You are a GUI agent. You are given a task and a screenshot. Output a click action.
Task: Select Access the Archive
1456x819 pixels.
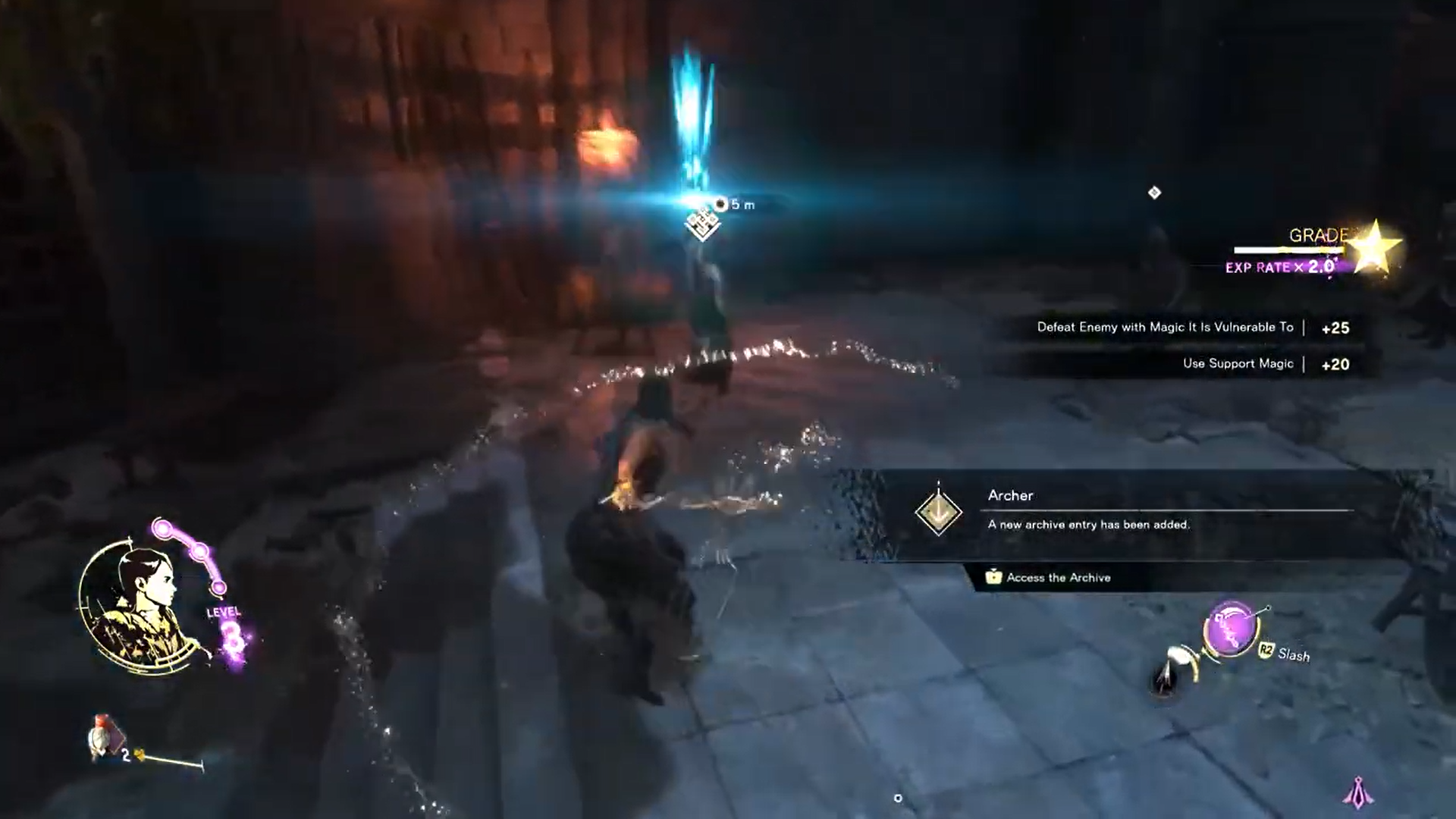(1058, 578)
